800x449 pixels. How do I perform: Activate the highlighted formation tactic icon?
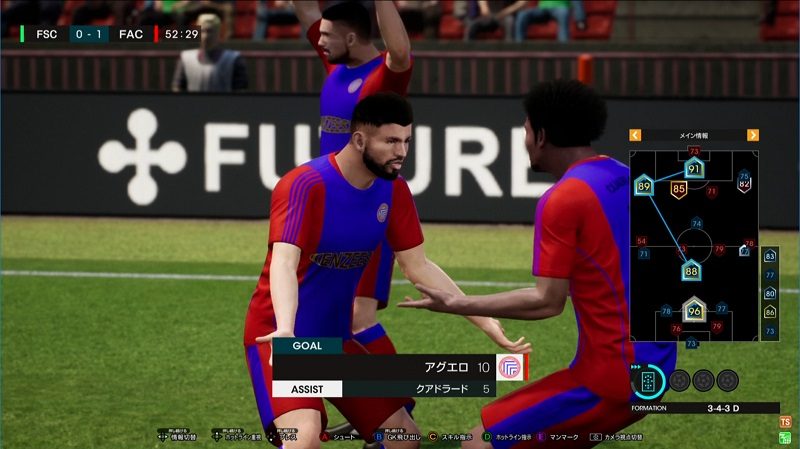648,381
